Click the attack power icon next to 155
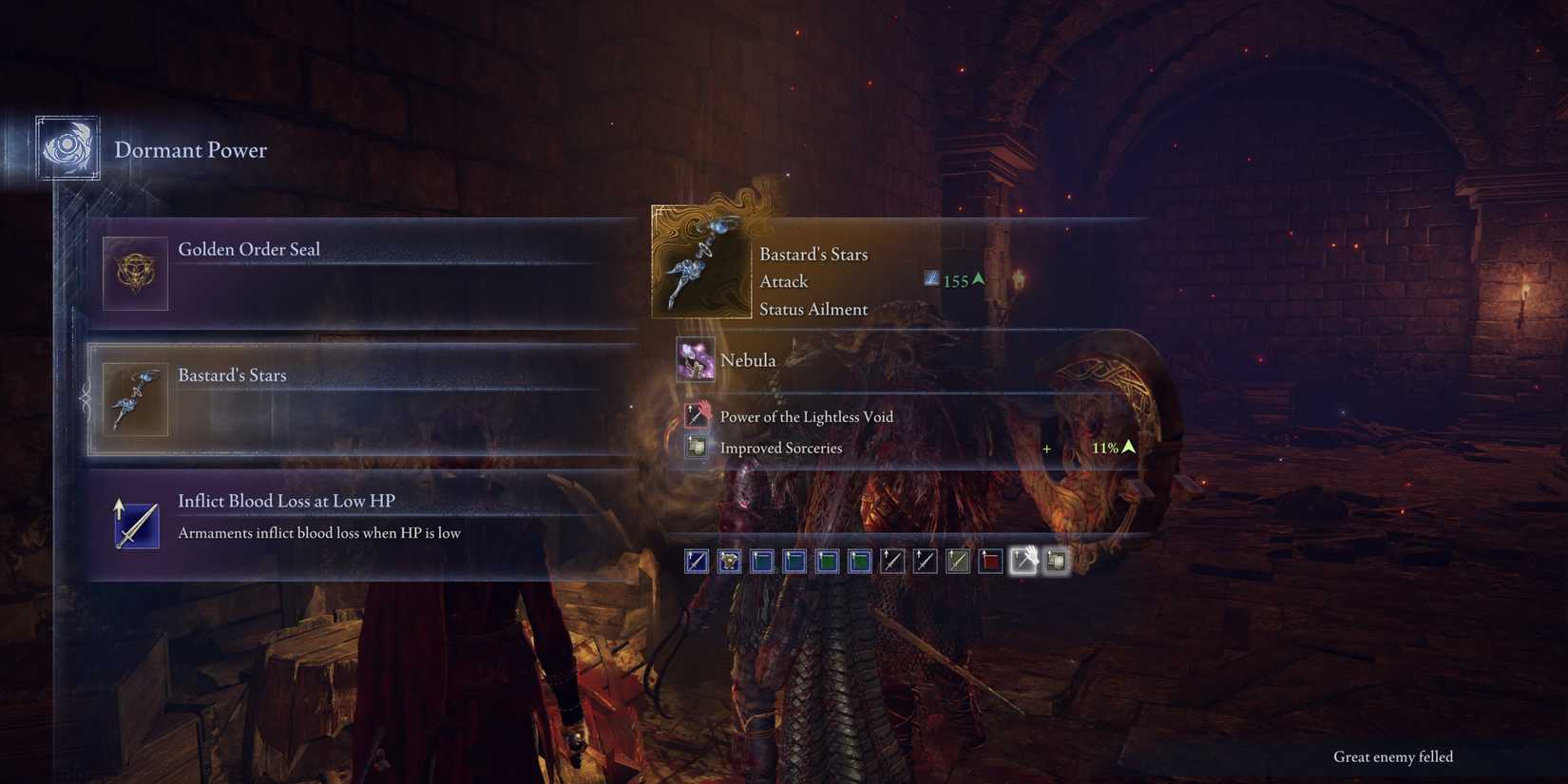 tap(931, 278)
